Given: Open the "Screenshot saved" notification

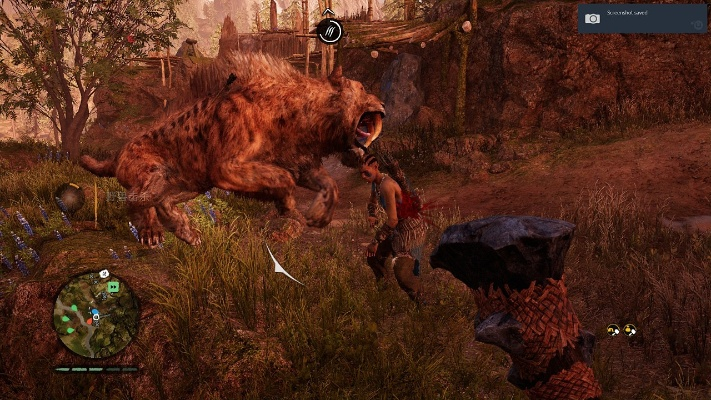Looking at the screenshot, I should point(641,18).
